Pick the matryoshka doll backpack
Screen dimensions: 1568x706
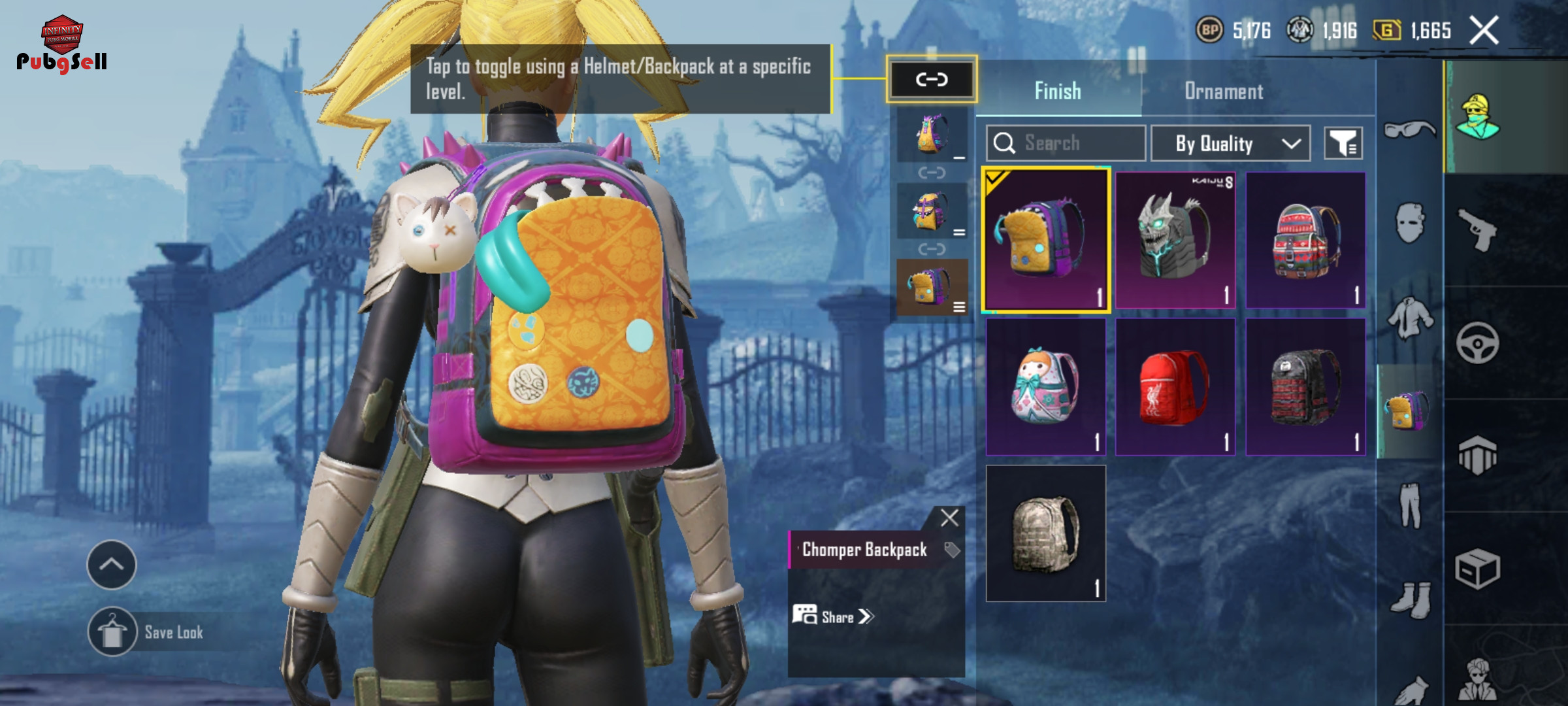coord(1045,387)
